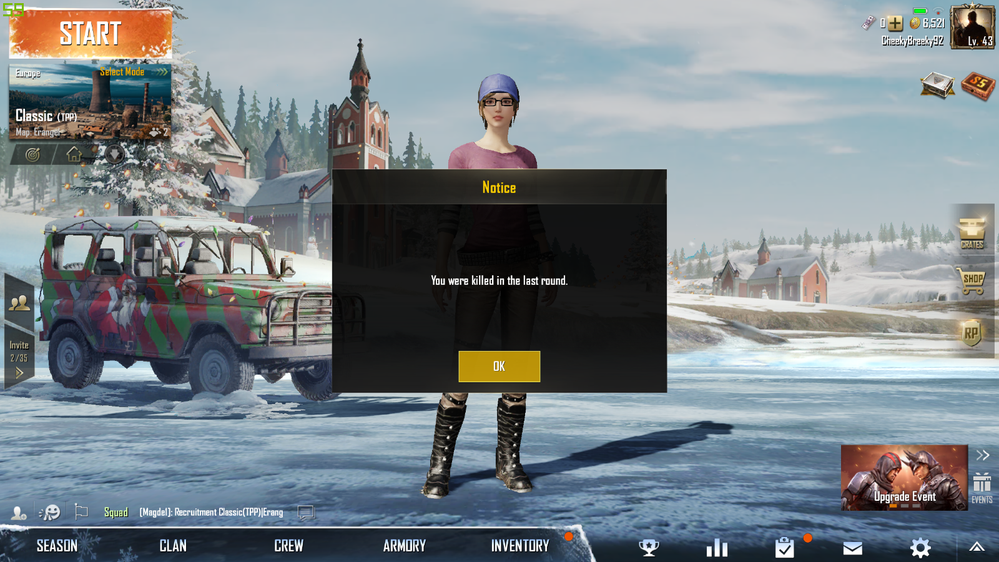Confirm the notice with the OK button
This screenshot has width=999, height=562.
click(x=499, y=366)
